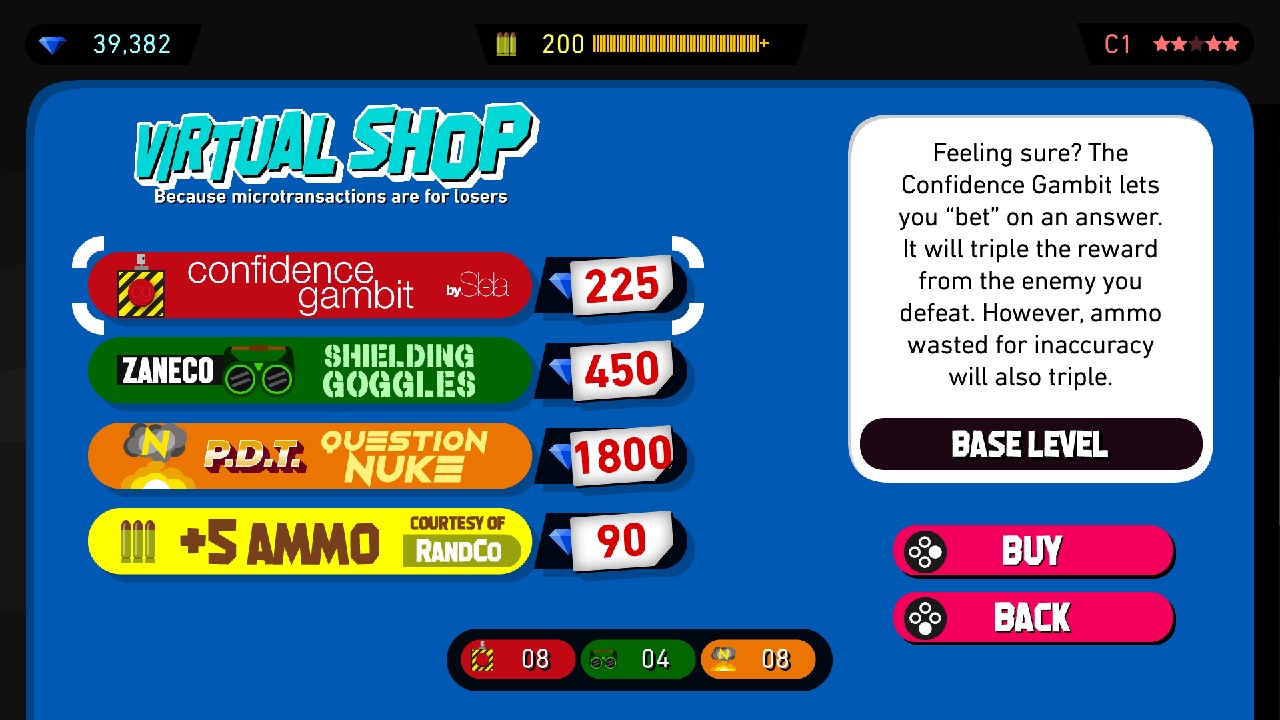Select the BASE LEVEL label
Image resolution: width=1280 pixels, height=720 pixels.
(x=1031, y=443)
